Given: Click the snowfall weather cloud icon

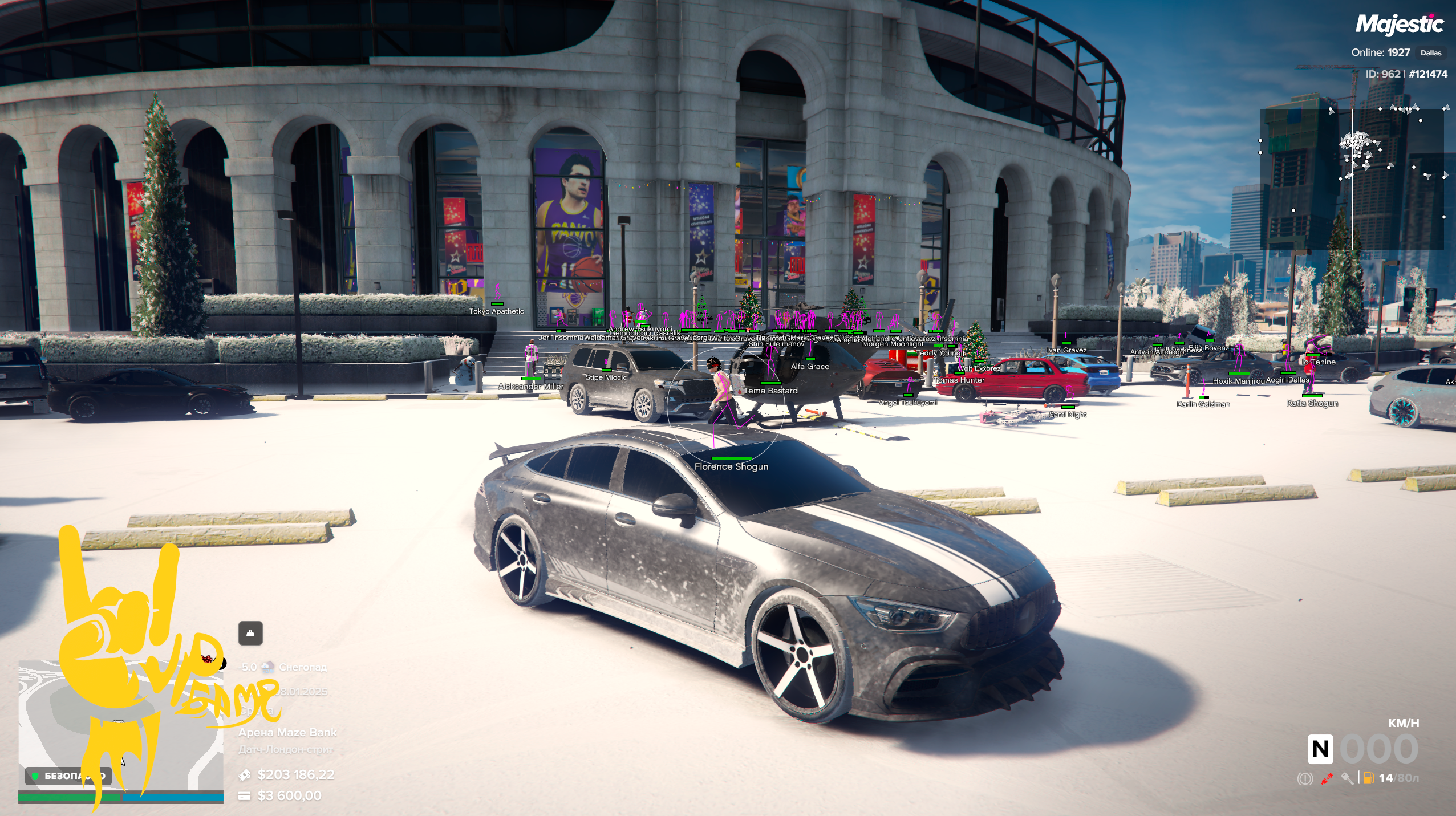Looking at the screenshot, I should click(267, 667).
